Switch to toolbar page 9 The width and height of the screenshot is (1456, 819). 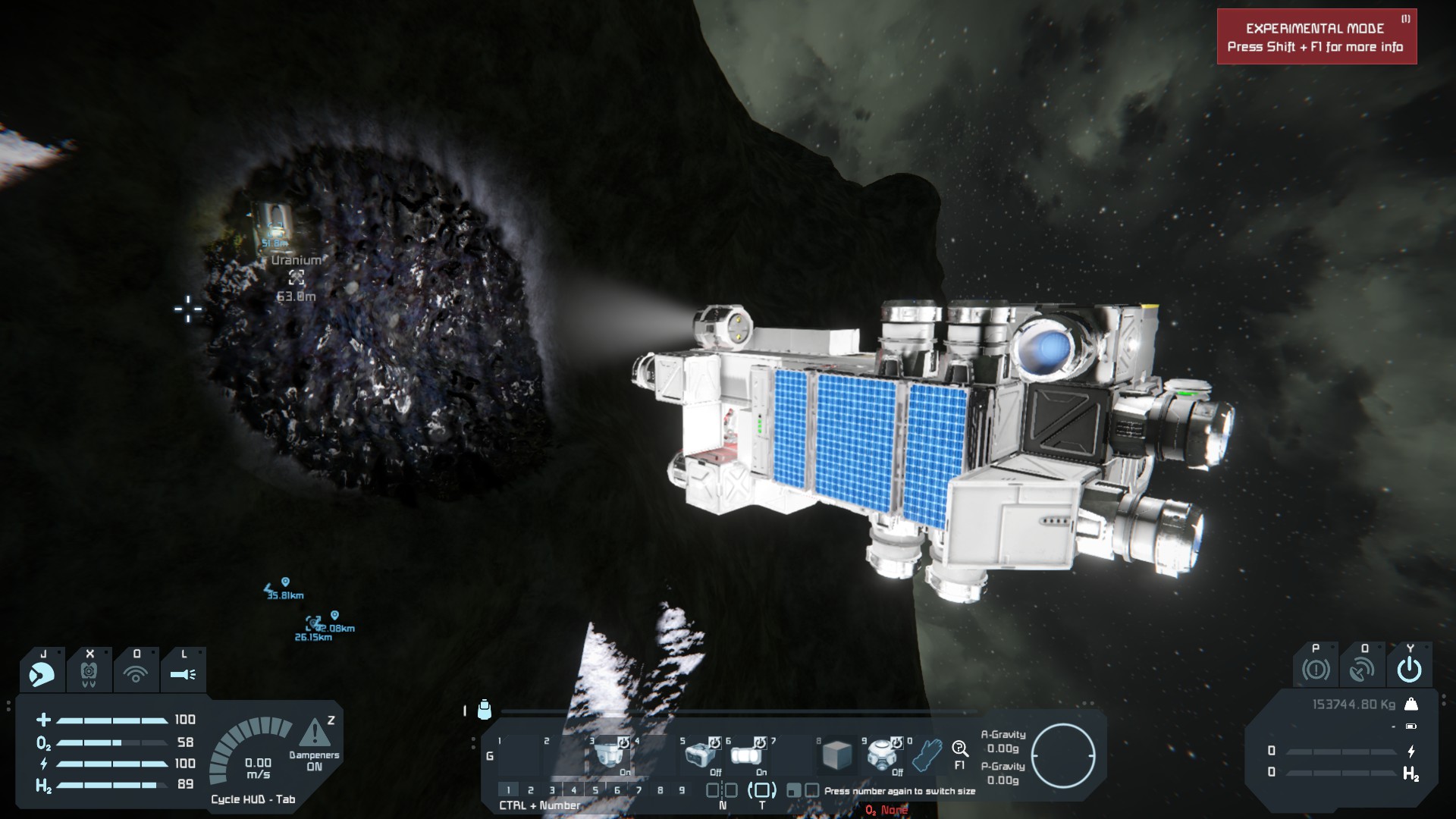pos(682,790)
